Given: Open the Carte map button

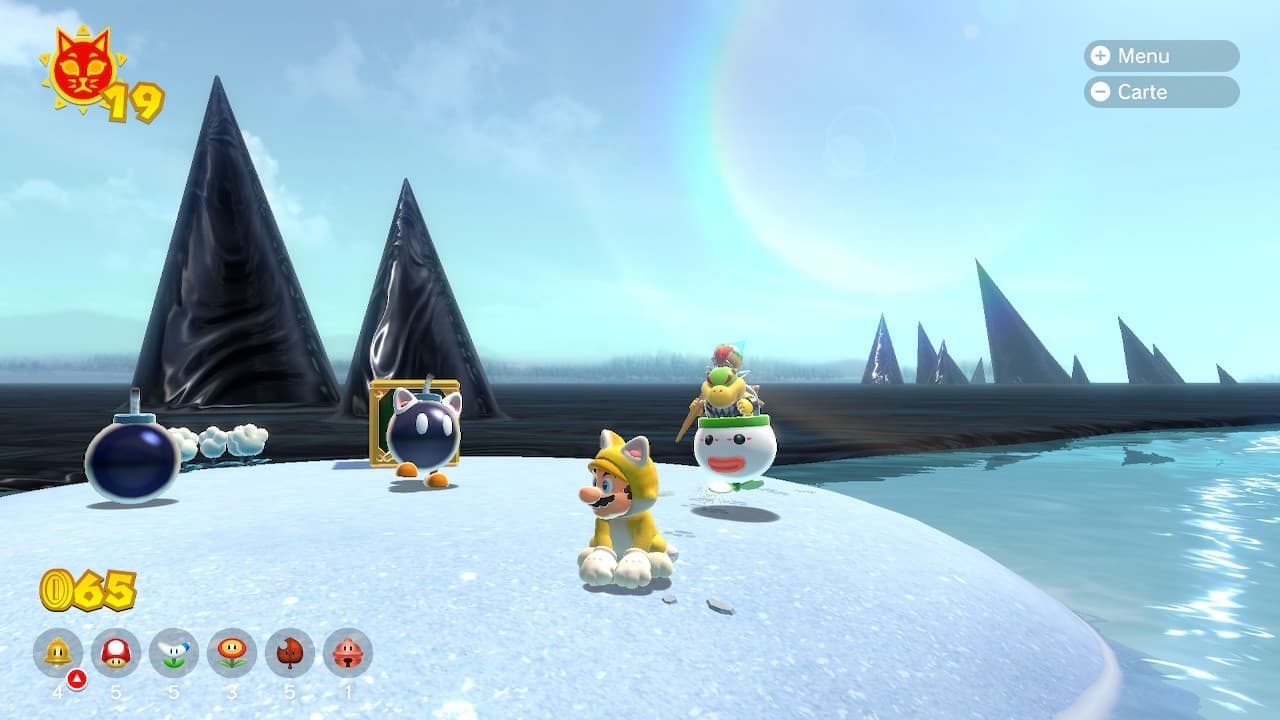Looking at the screenshot, I should 1160,92.
